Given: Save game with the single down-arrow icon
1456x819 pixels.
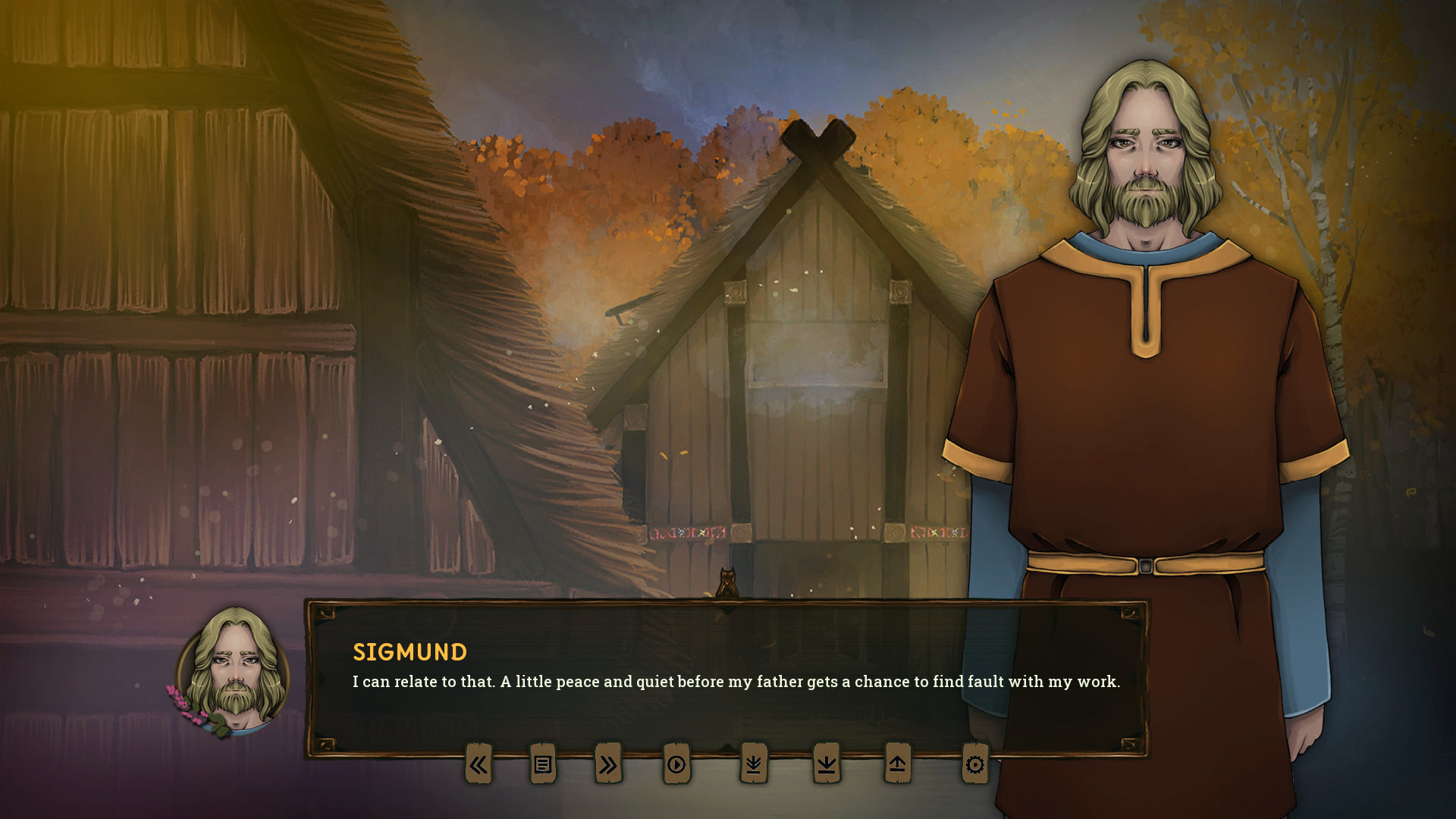Looking at the screenshot, I should click(x=827, y=764).
